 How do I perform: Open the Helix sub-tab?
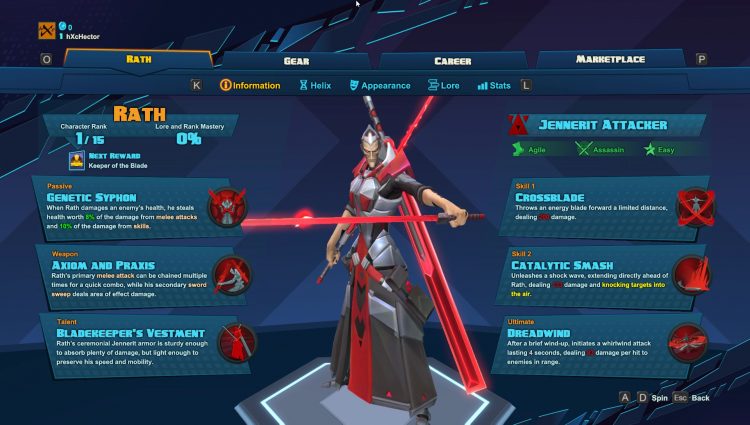(x=315, y=85)
